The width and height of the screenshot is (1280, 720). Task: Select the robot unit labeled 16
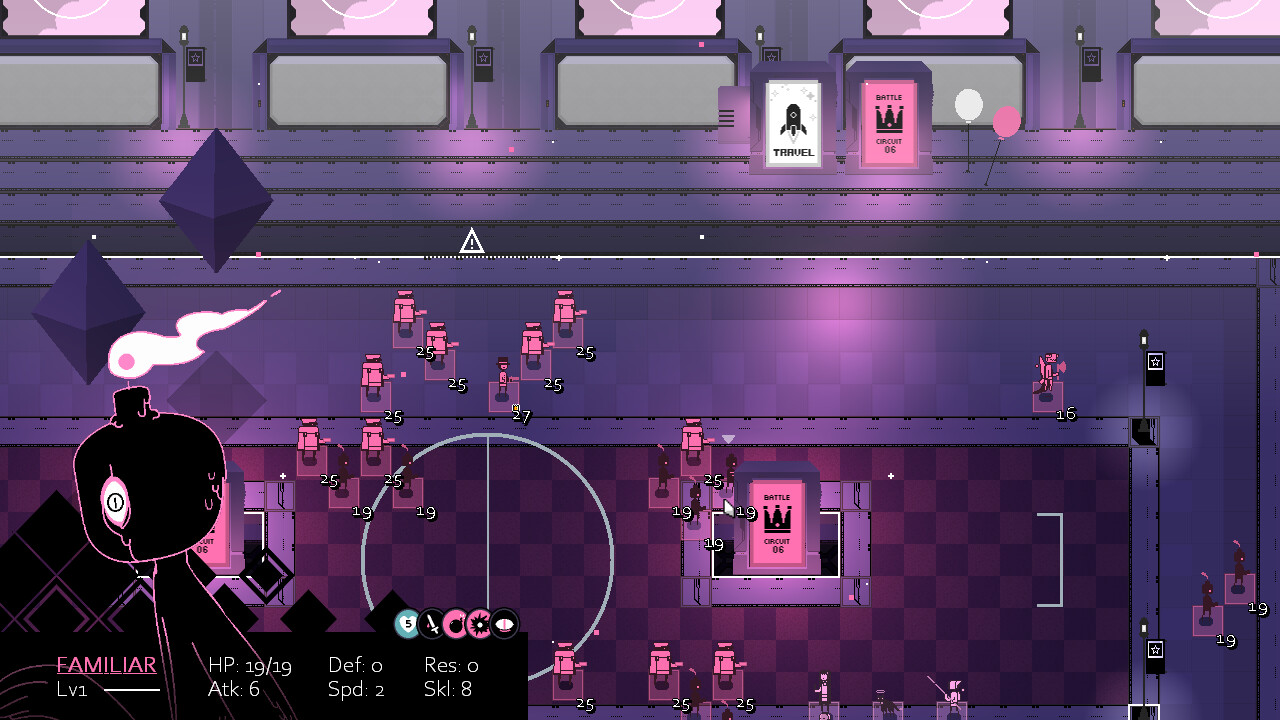(1048, 370)
